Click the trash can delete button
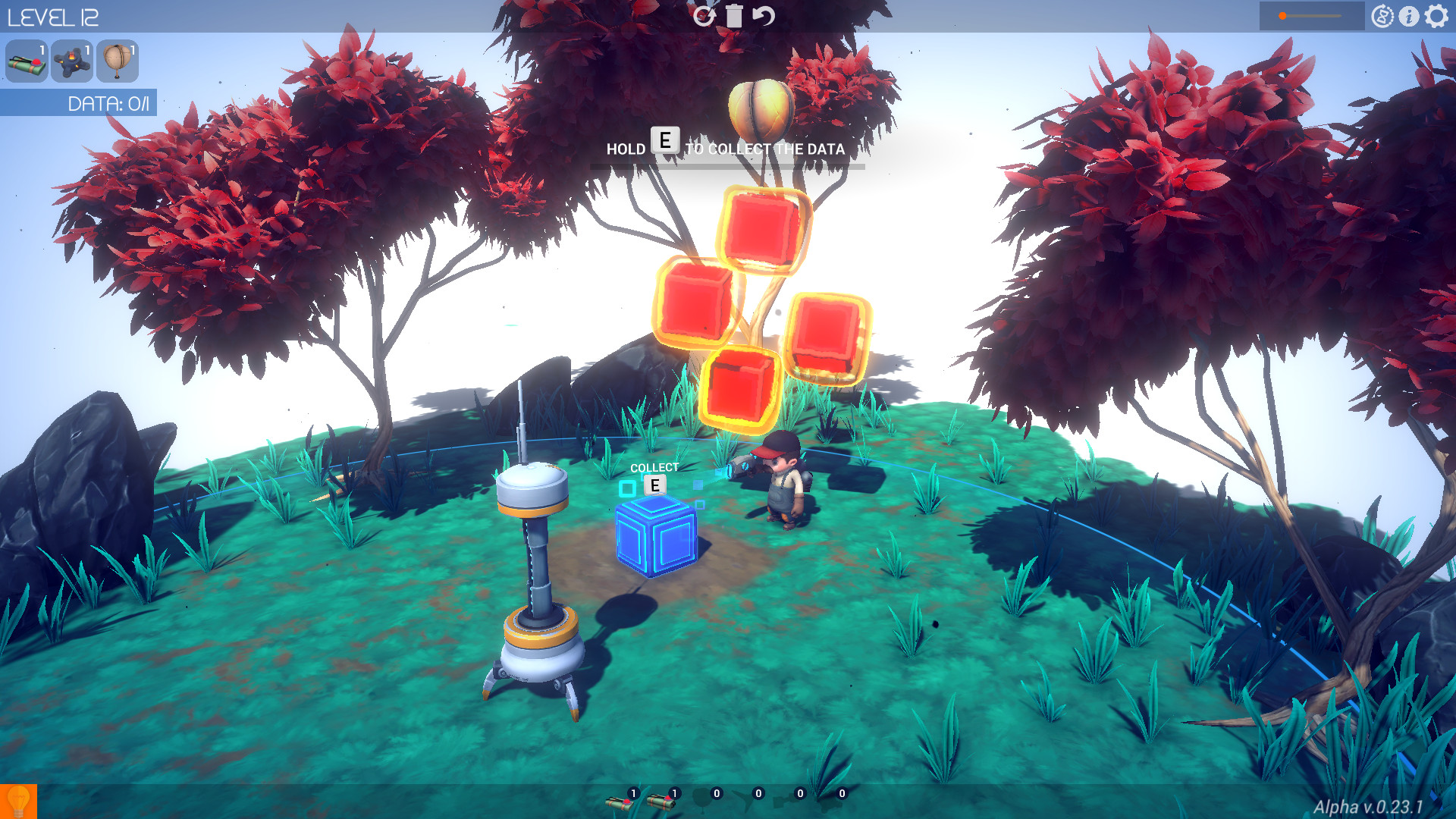This screenshot has width=1456, height=819. coord(734,16)
